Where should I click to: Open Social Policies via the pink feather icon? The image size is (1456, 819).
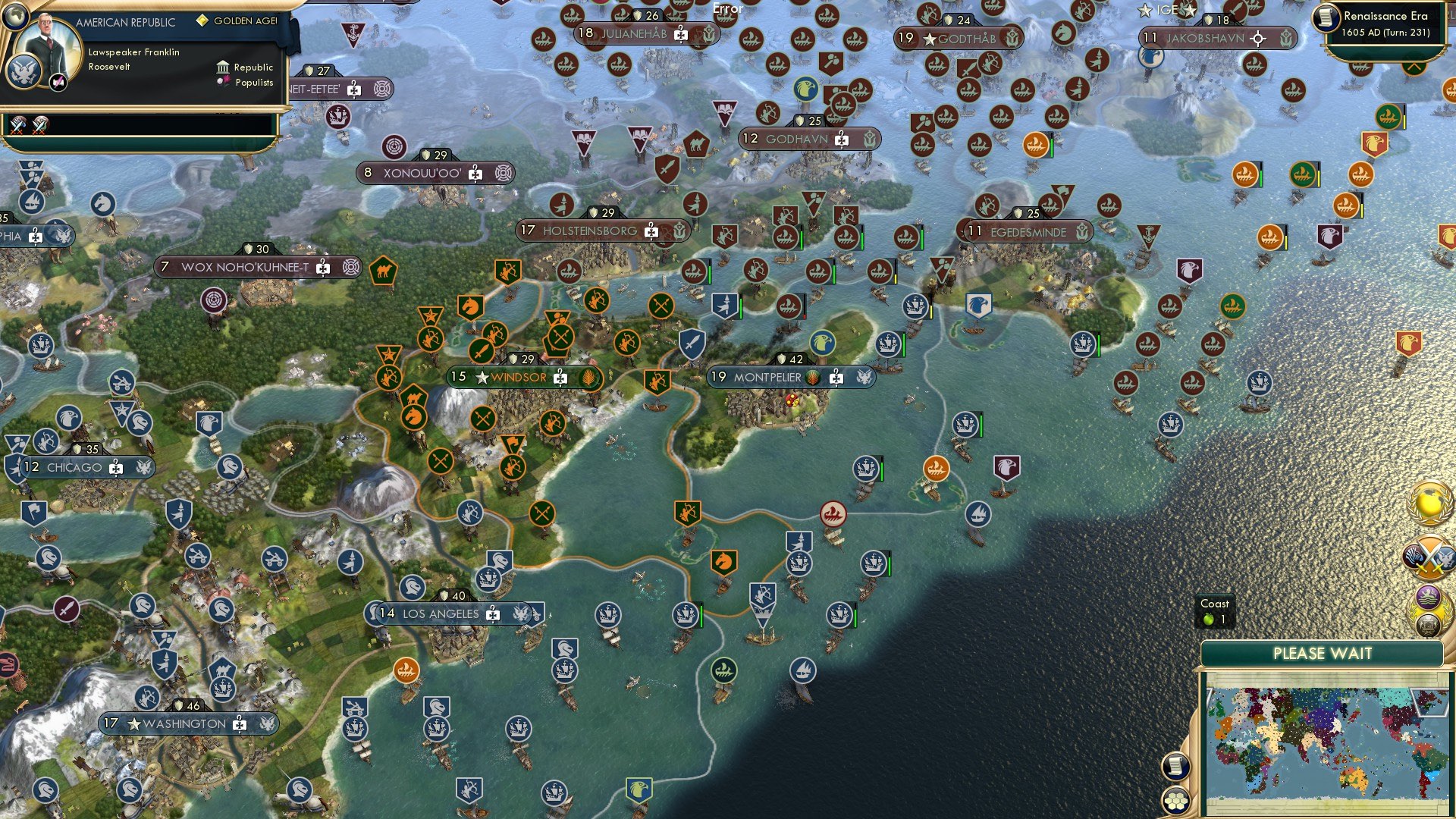tap(58, 81)
